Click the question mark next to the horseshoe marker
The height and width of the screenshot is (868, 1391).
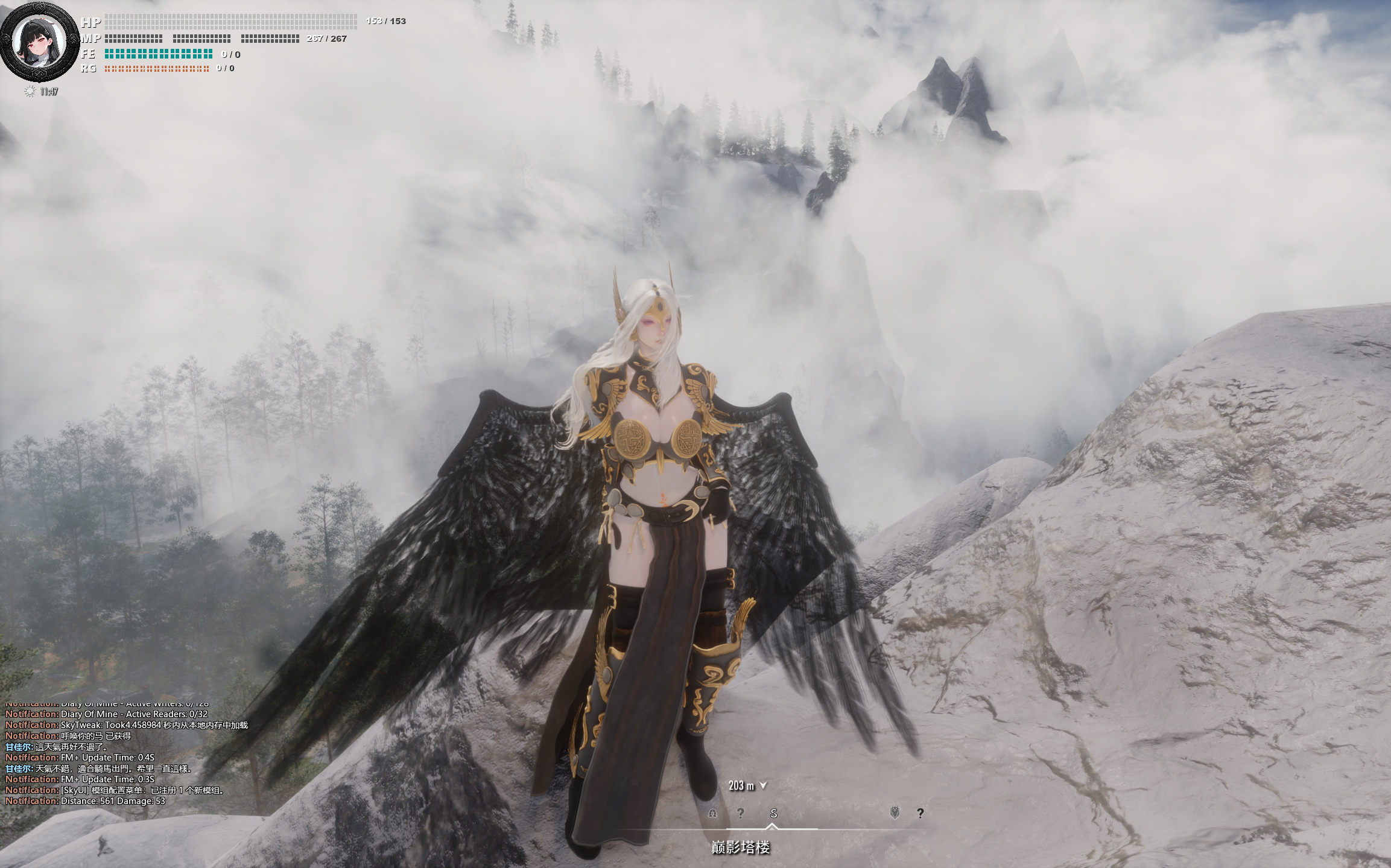click(740, 813)
